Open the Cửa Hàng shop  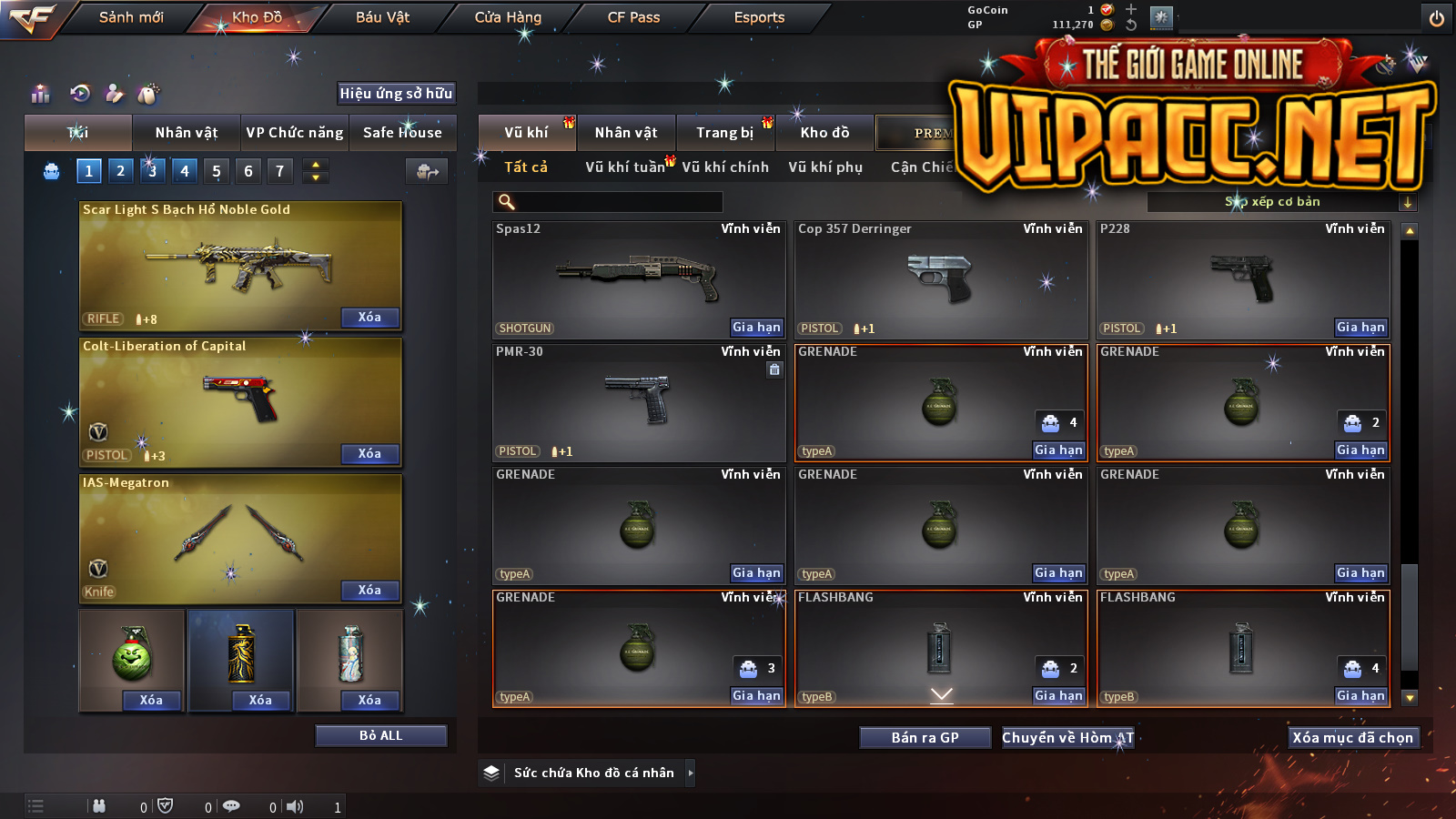coord(508,17)
